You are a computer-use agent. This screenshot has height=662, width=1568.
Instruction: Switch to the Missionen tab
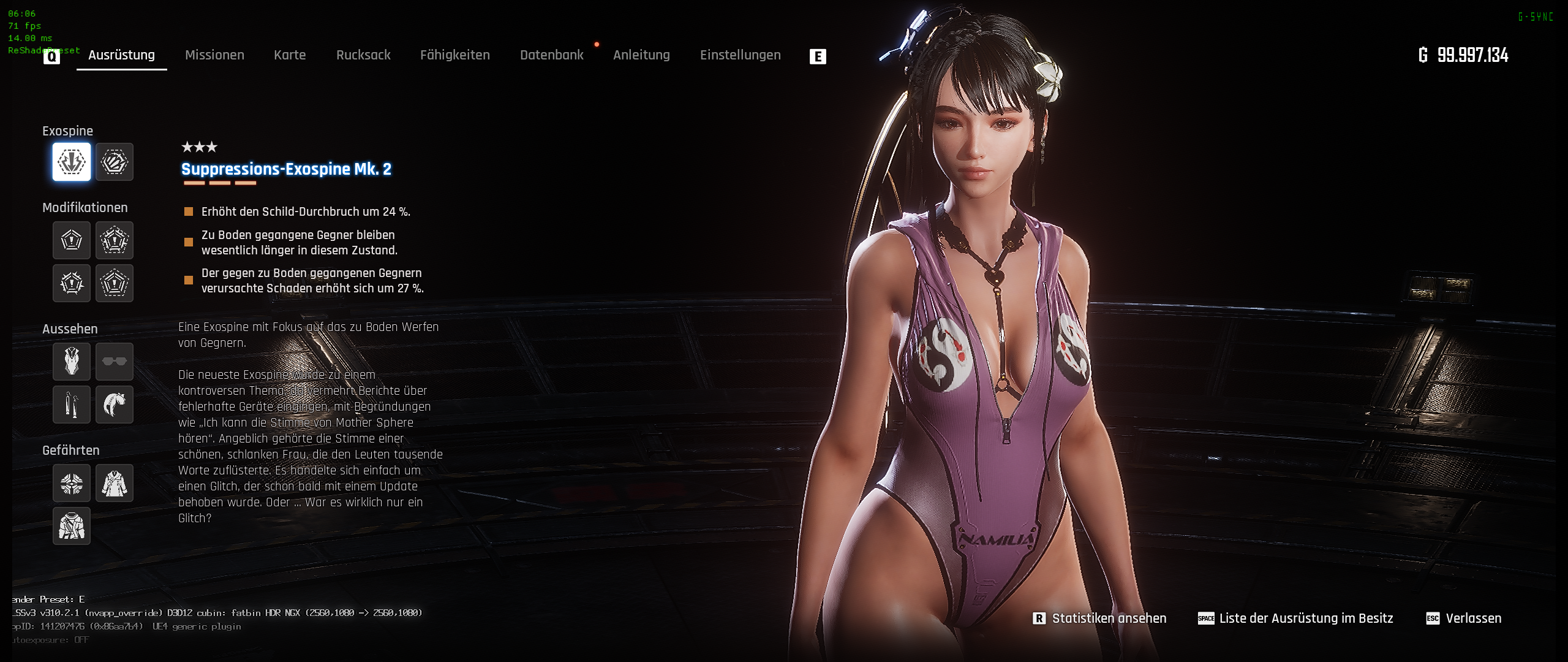click(214, 55)
